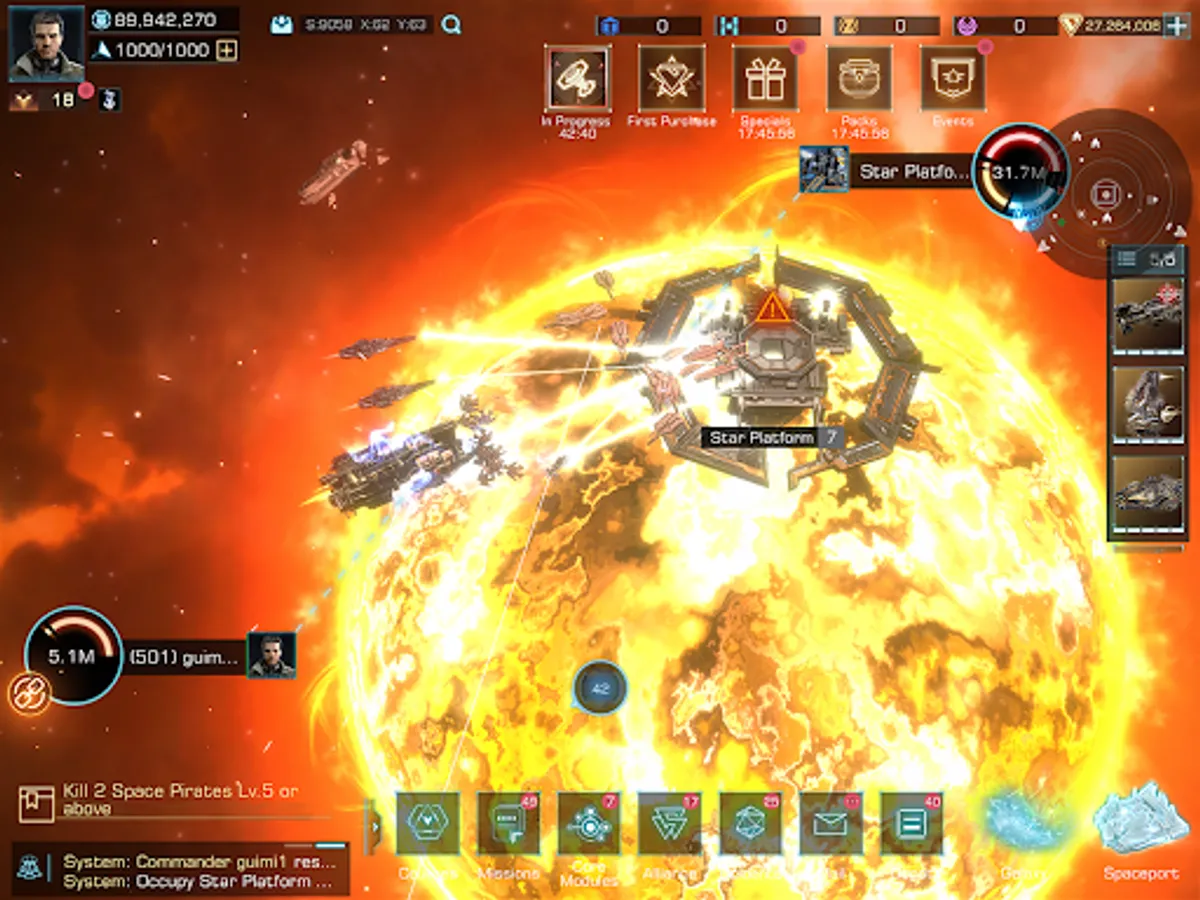
Task: Open the circular radar minimap
Action: (x=1105, y=192)
